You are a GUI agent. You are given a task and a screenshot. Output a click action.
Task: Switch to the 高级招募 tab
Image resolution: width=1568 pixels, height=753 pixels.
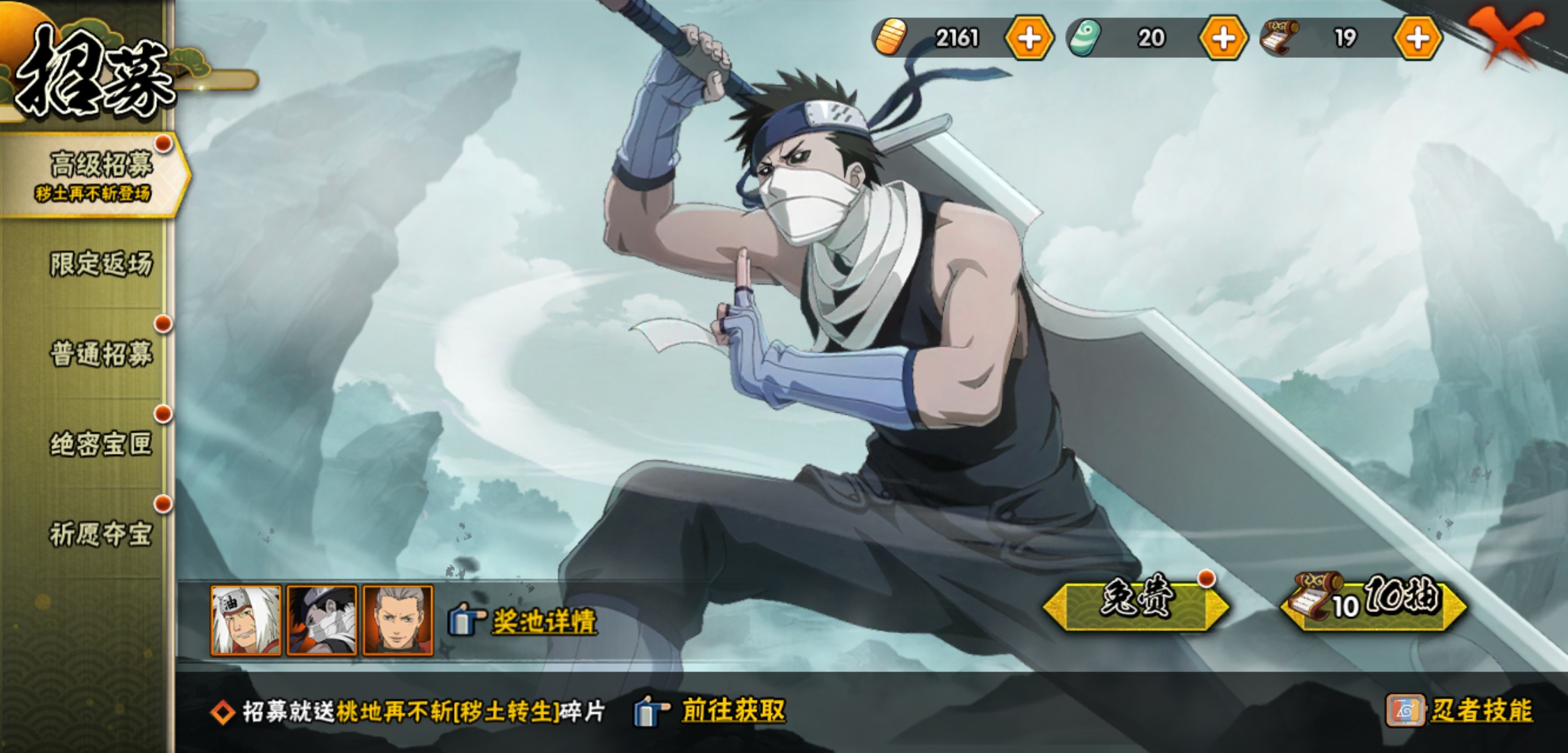tap(98, 174)
